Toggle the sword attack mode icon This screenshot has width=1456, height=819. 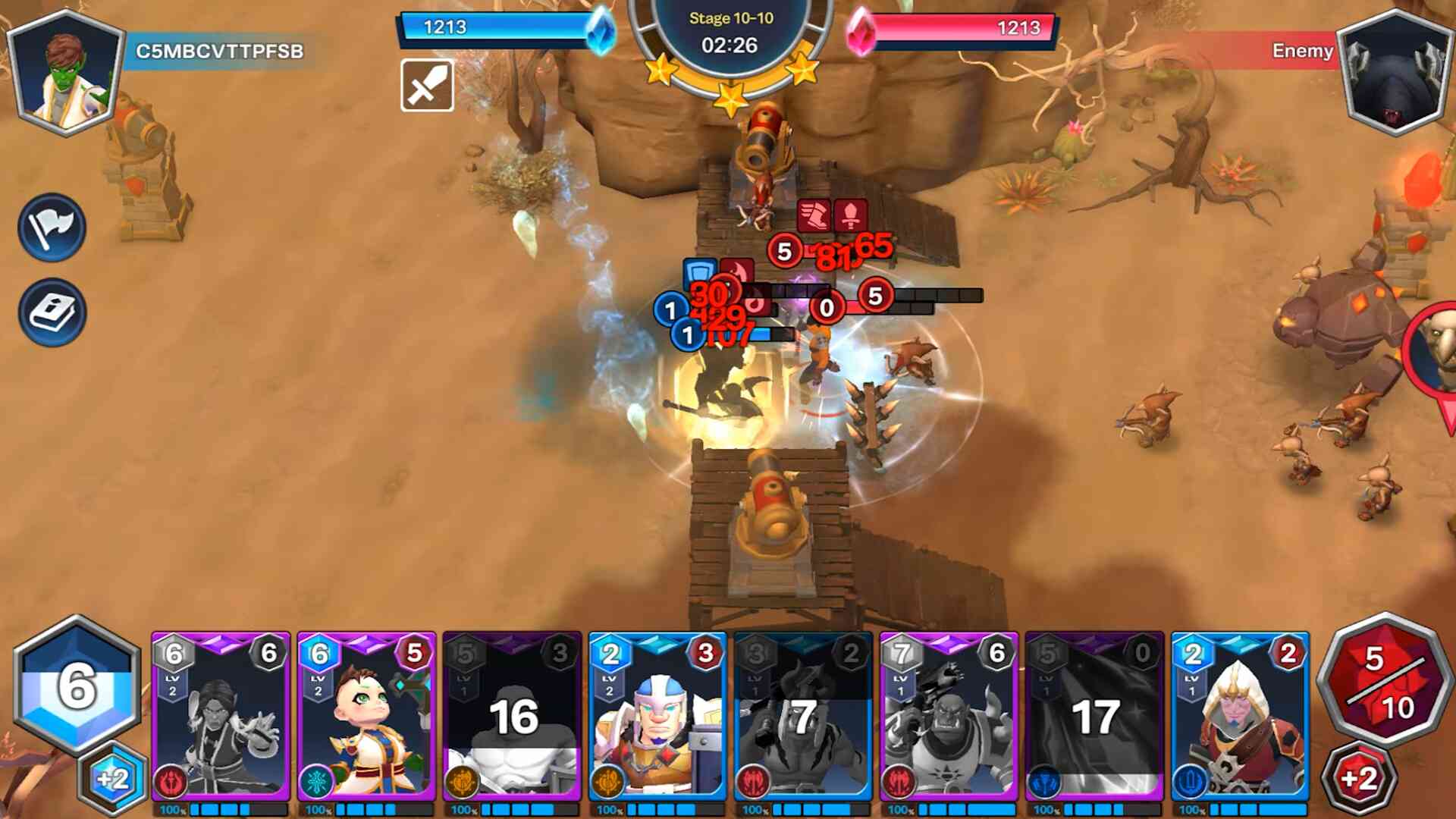coord(427,86)
